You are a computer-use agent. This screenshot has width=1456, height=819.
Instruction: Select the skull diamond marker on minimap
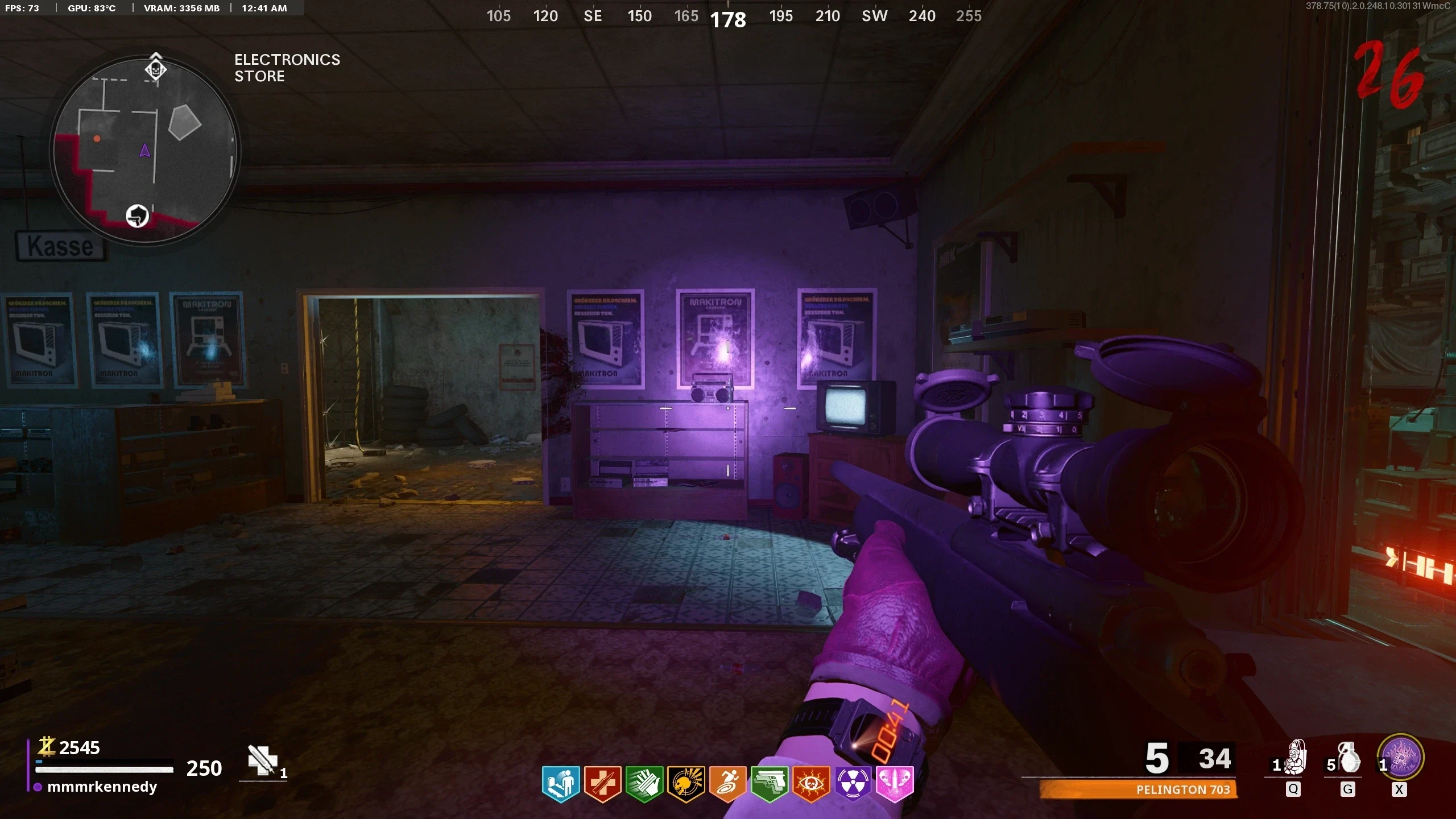coord(155,69)
